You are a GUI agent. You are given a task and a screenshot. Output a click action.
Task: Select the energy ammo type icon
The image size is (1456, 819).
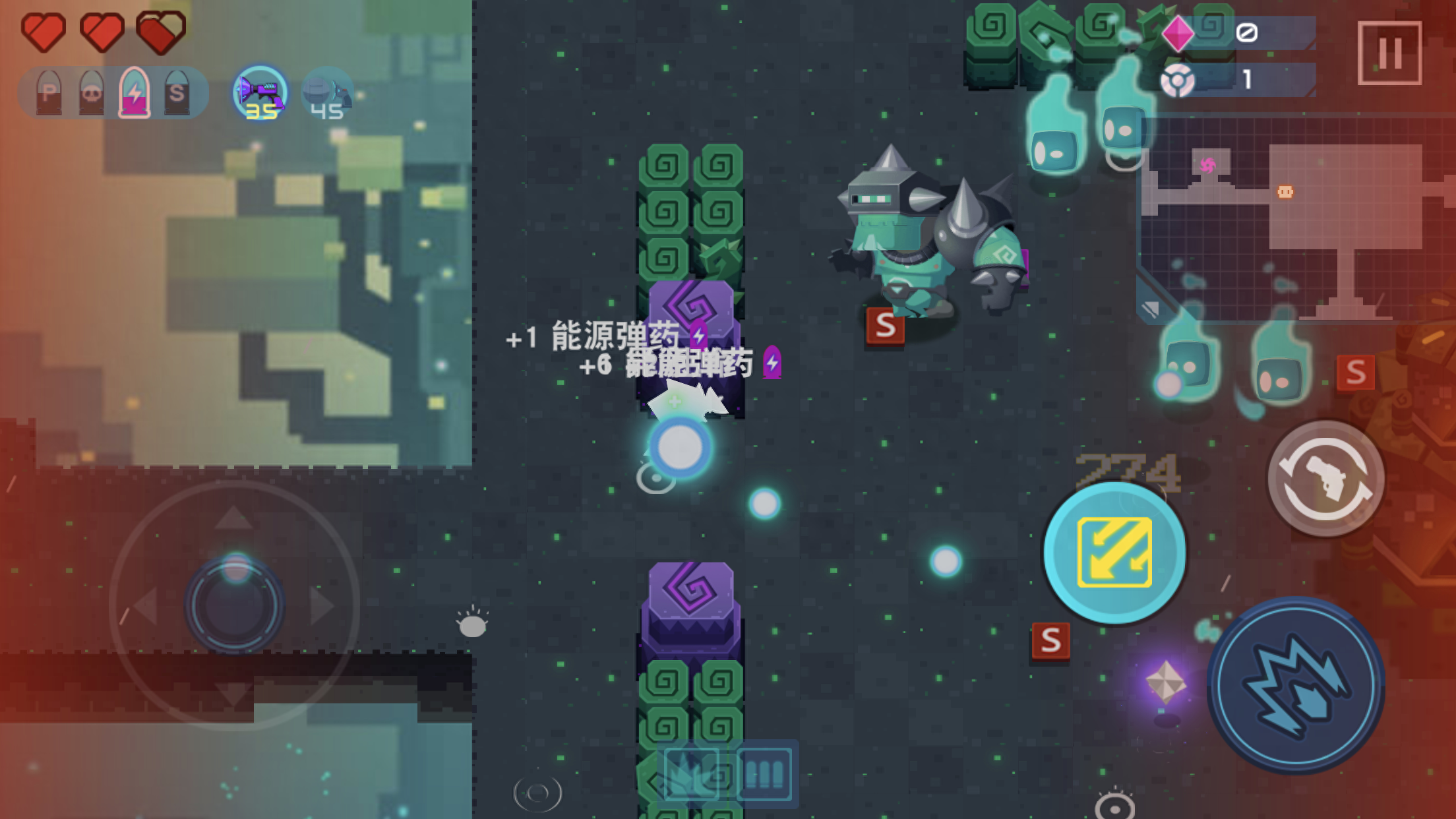(135, 93)
